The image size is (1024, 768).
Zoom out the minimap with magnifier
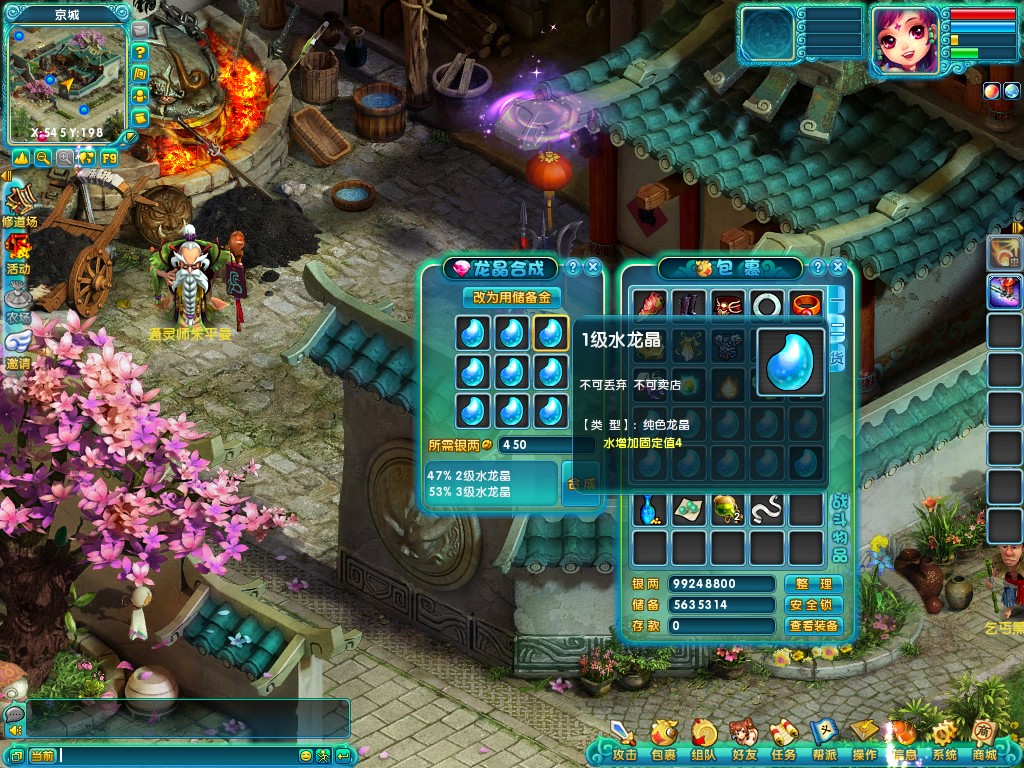click(43, 157)
